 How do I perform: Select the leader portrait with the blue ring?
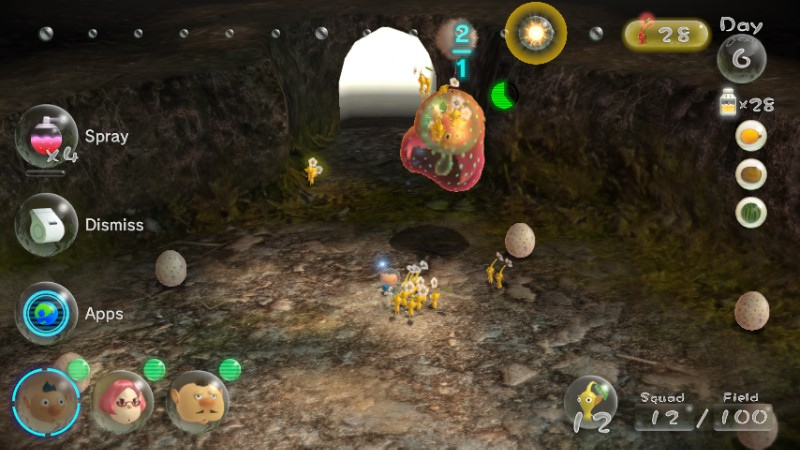45,402
